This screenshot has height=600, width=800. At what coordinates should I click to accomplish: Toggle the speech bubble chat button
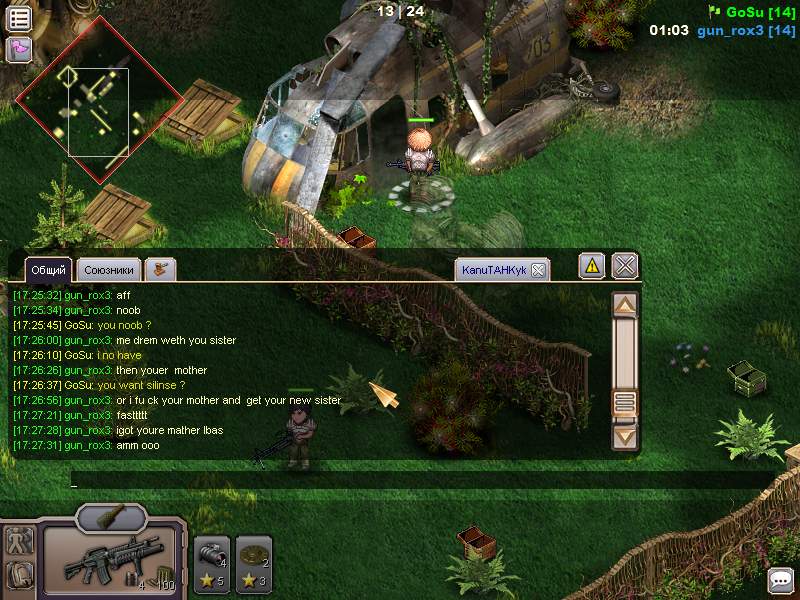[x=780, y=580]
